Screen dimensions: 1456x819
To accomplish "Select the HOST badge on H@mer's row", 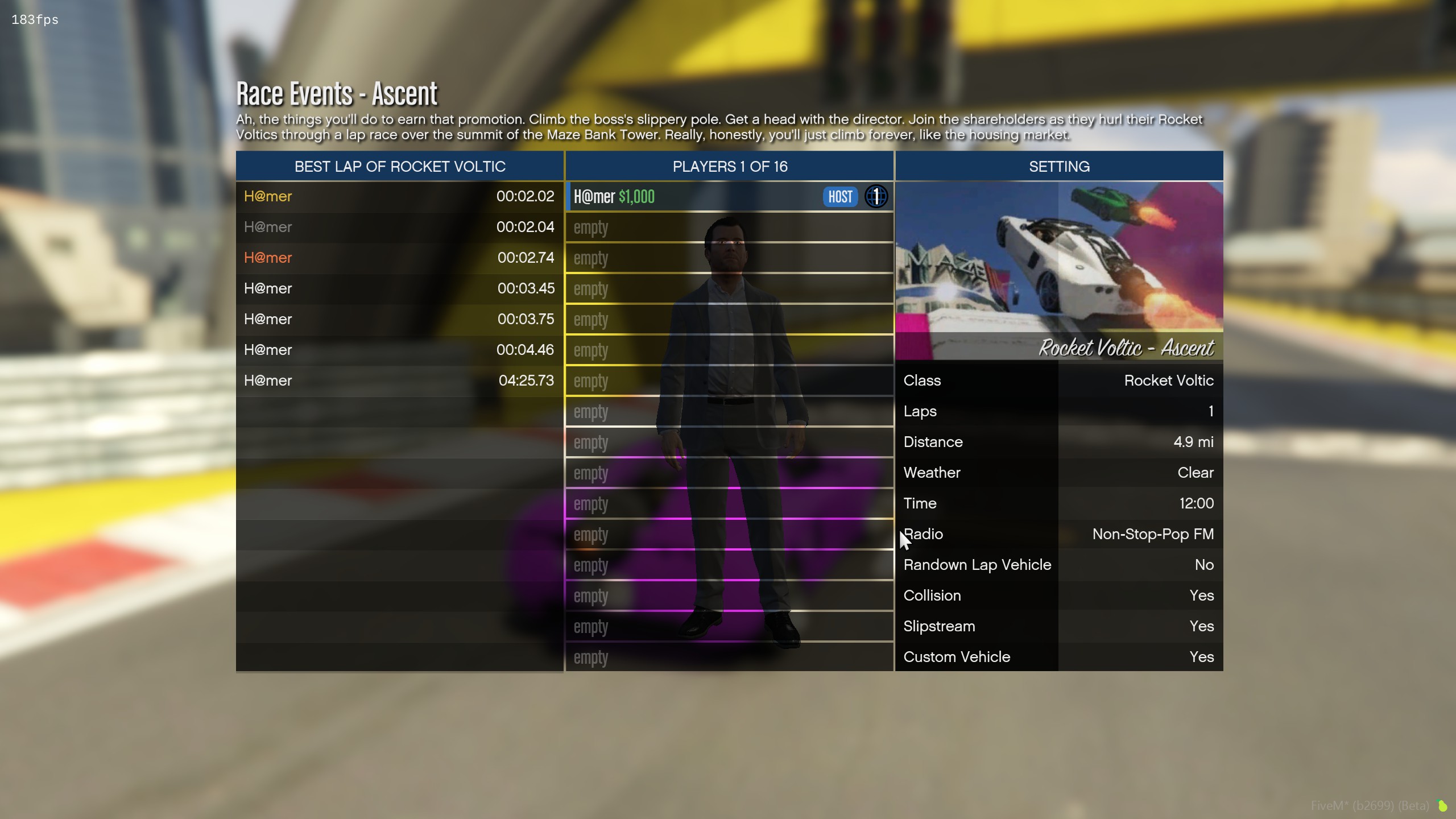I will (x=839, y=196).
